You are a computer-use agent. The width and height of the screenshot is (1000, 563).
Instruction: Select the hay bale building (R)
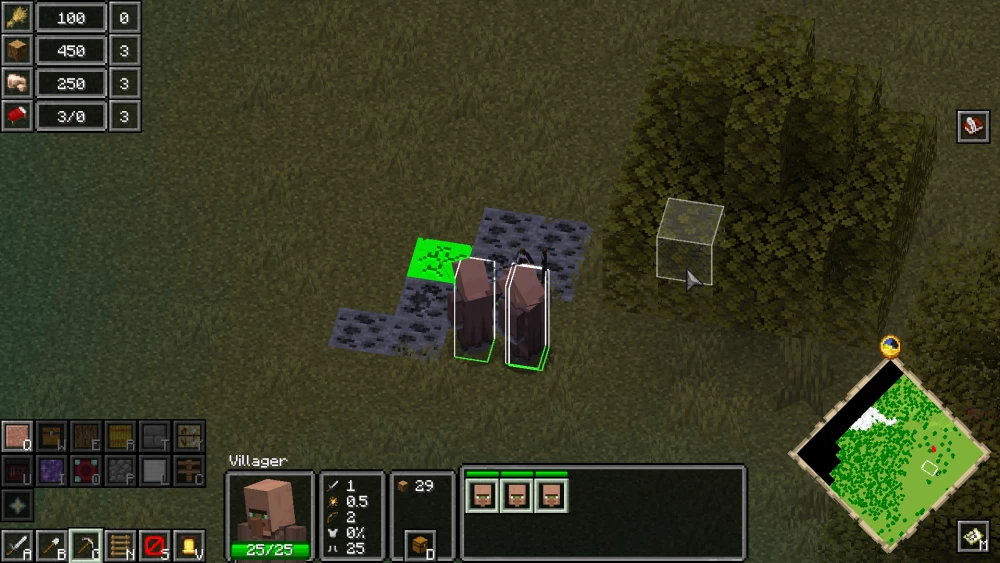pyautogui.click(x=120, y=437)
